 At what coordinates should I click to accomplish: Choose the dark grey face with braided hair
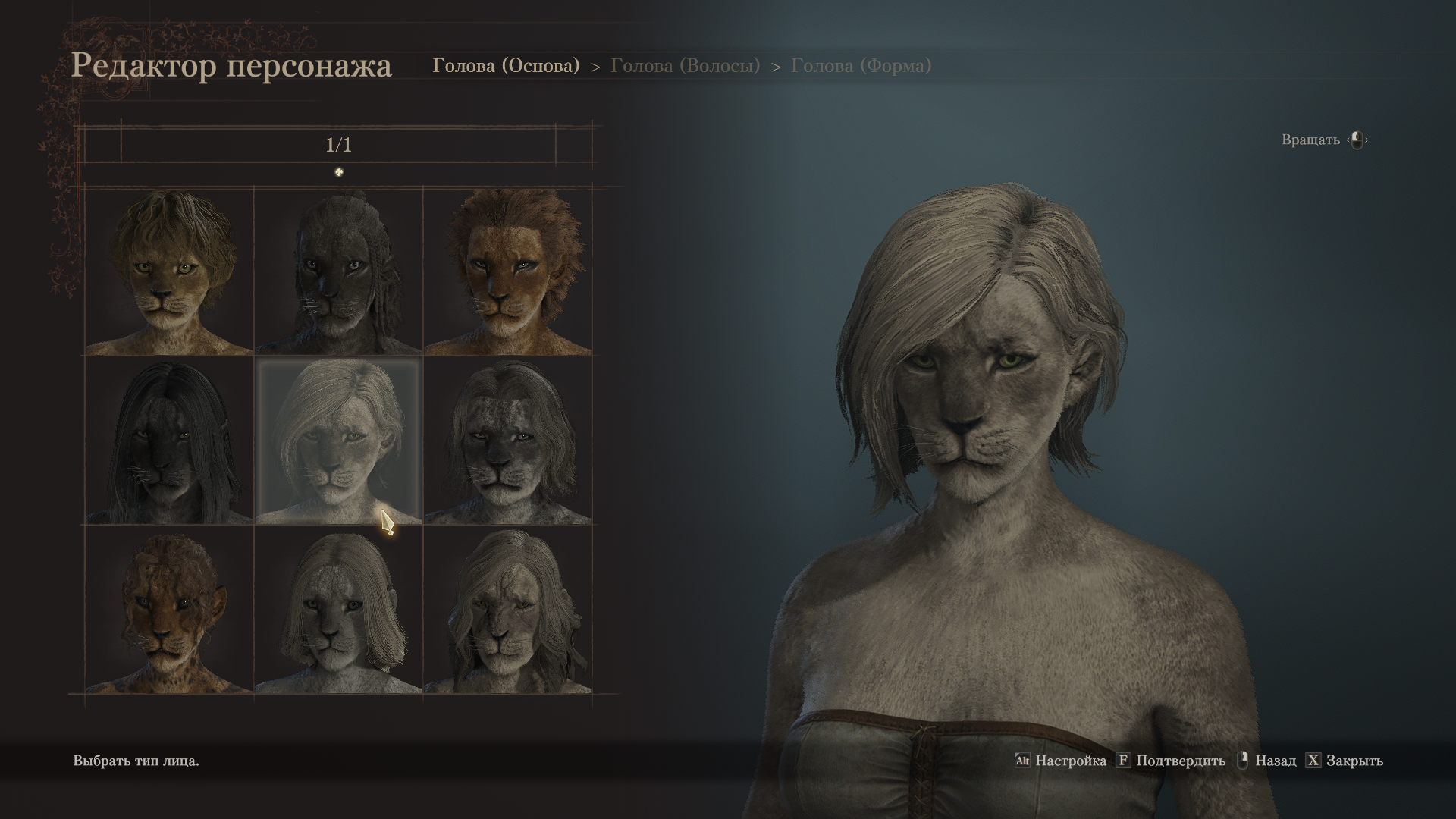point(338,271)
